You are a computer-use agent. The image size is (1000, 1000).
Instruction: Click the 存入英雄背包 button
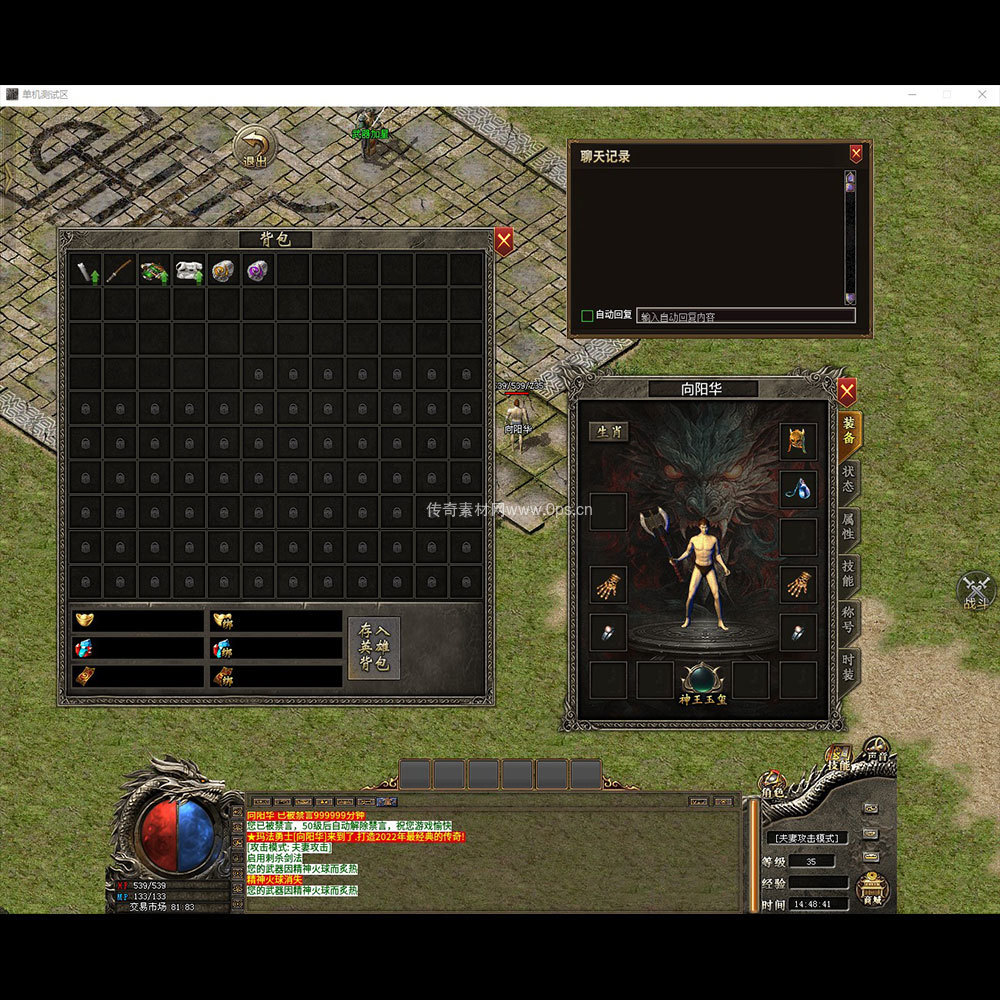pos(374,648)
